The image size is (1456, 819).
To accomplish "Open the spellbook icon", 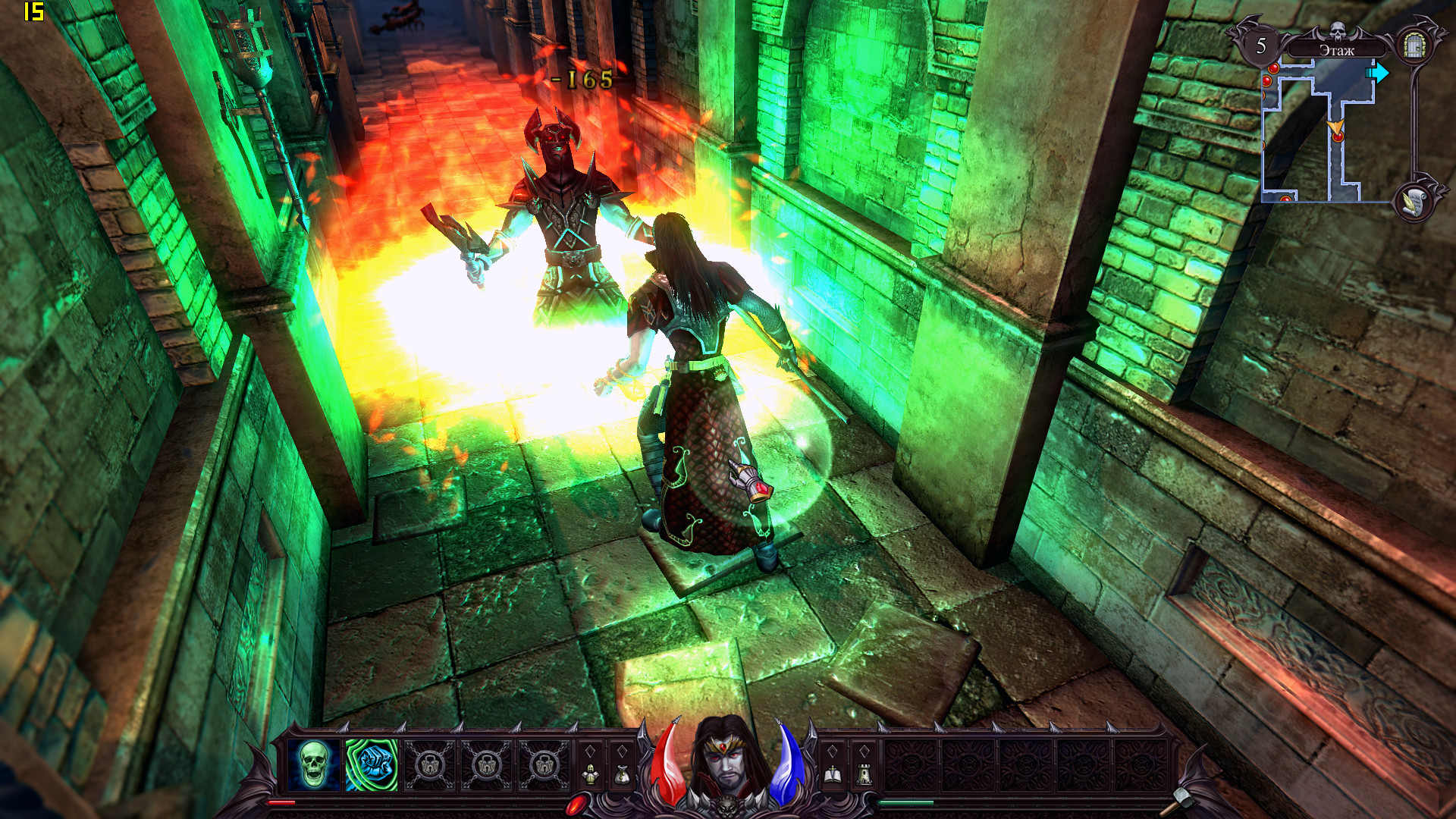I will [832, 774].
